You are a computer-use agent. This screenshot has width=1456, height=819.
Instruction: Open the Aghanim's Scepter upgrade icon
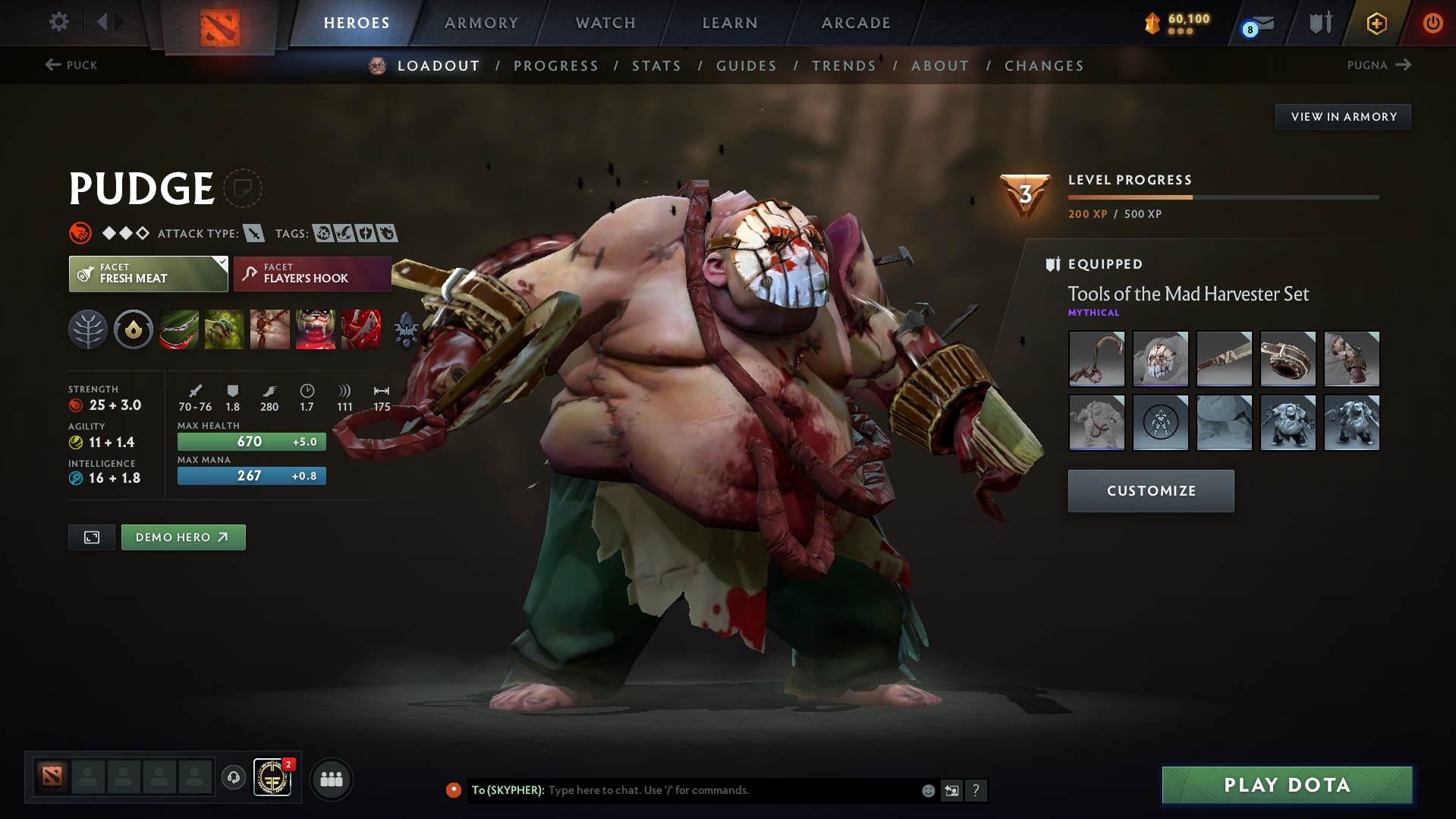pos(407,329)
